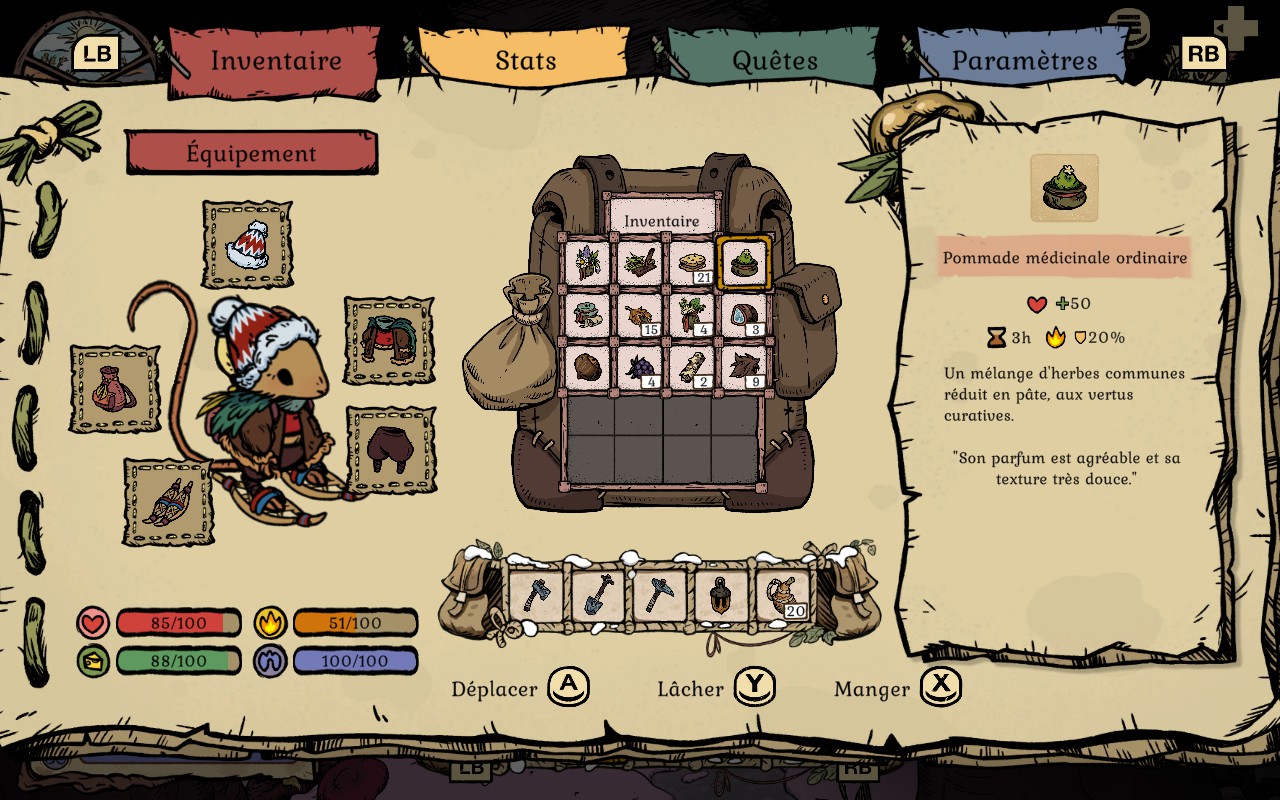Image resolution: width=1280 pixels, height=800 pixels.
Task: Select the Inventaire tab
Action: [276, 60]
